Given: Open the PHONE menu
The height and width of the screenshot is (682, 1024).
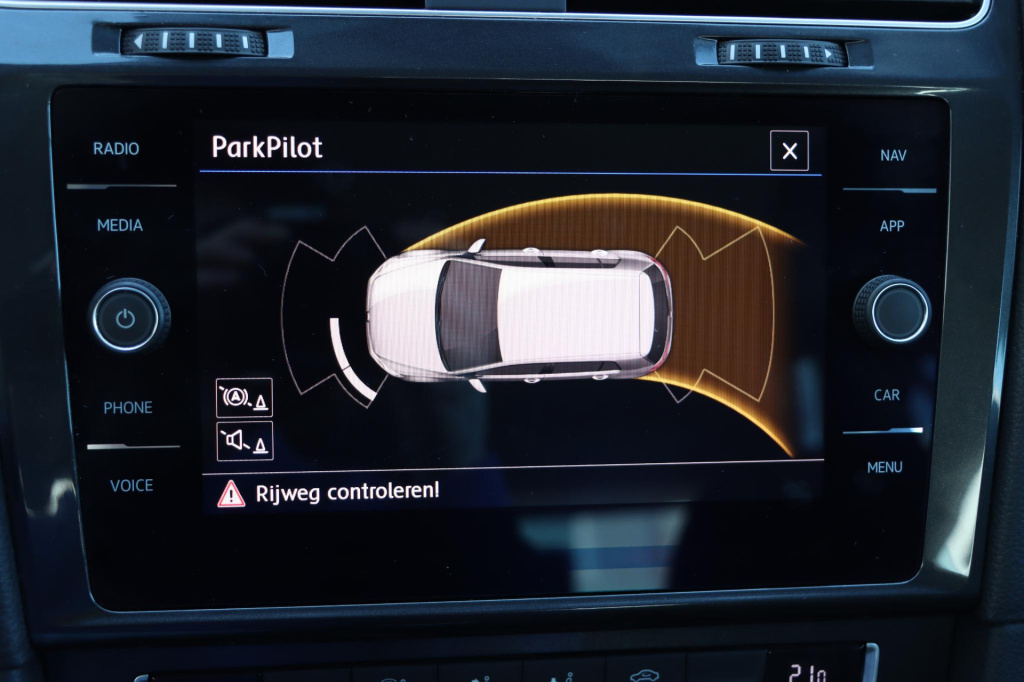Looking at the screenshot, I should click(x=128, y=408).
